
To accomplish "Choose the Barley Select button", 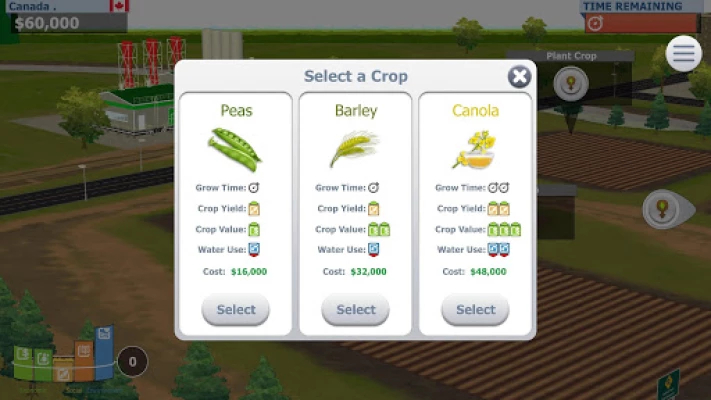I will [x=355, y=310].
